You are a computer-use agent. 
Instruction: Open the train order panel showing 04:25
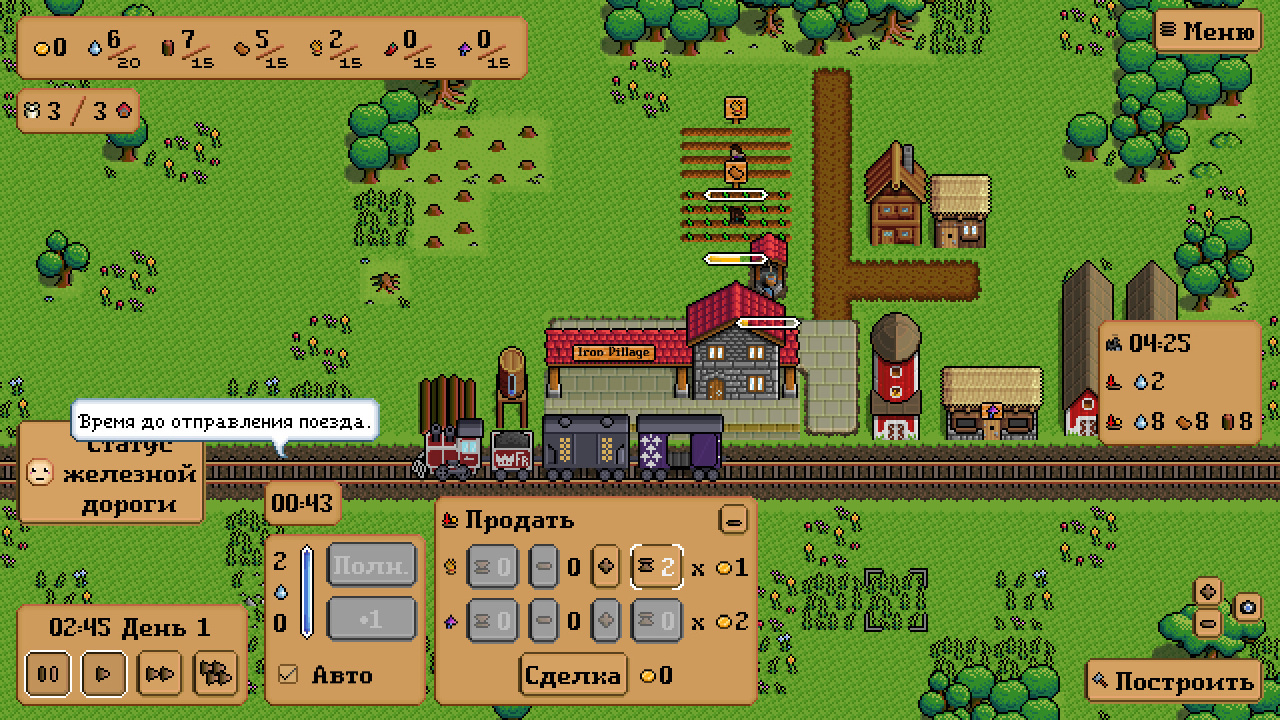(x=1179, y=382)
